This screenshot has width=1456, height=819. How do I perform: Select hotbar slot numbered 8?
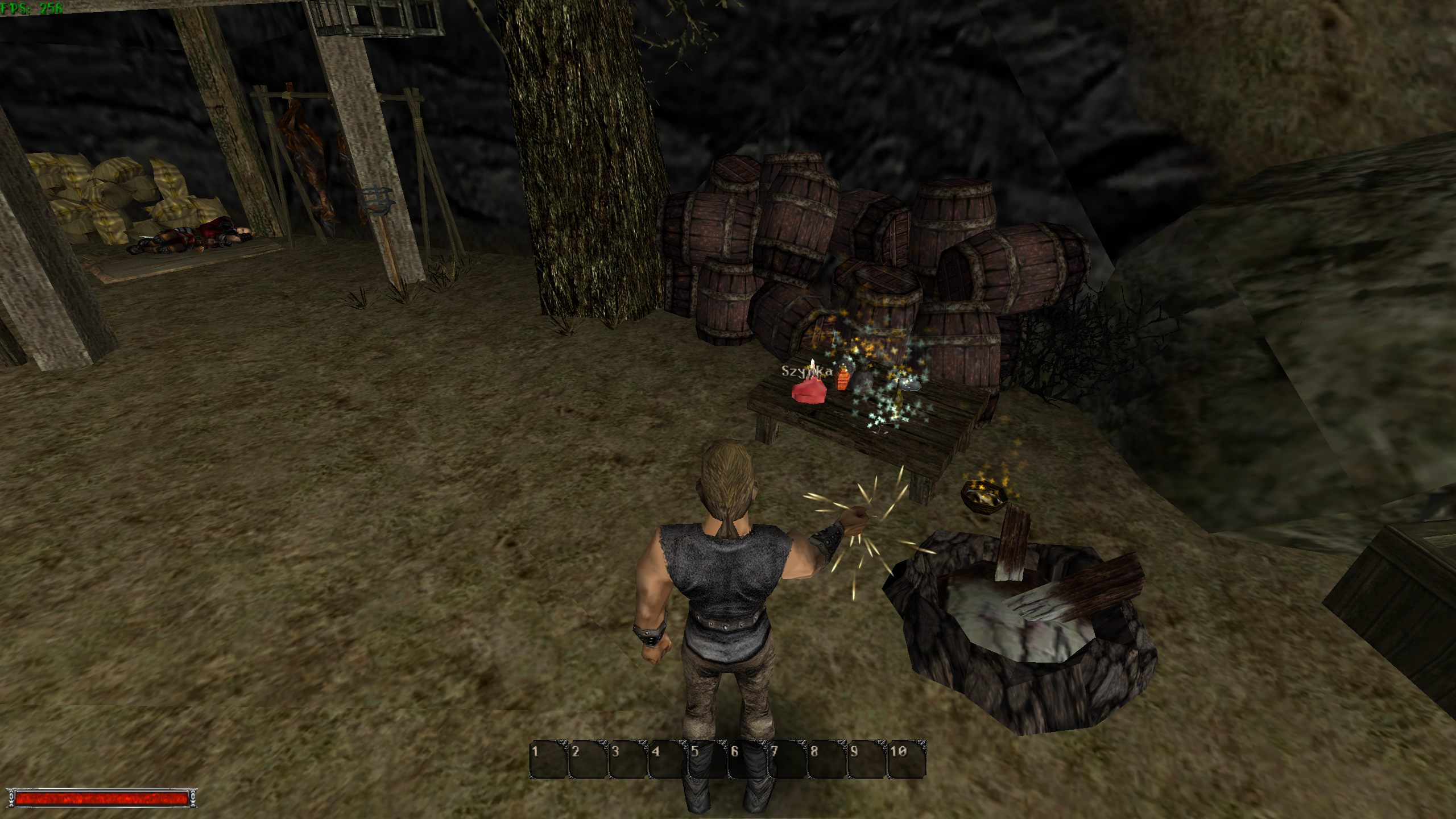(x=828, y=759)
